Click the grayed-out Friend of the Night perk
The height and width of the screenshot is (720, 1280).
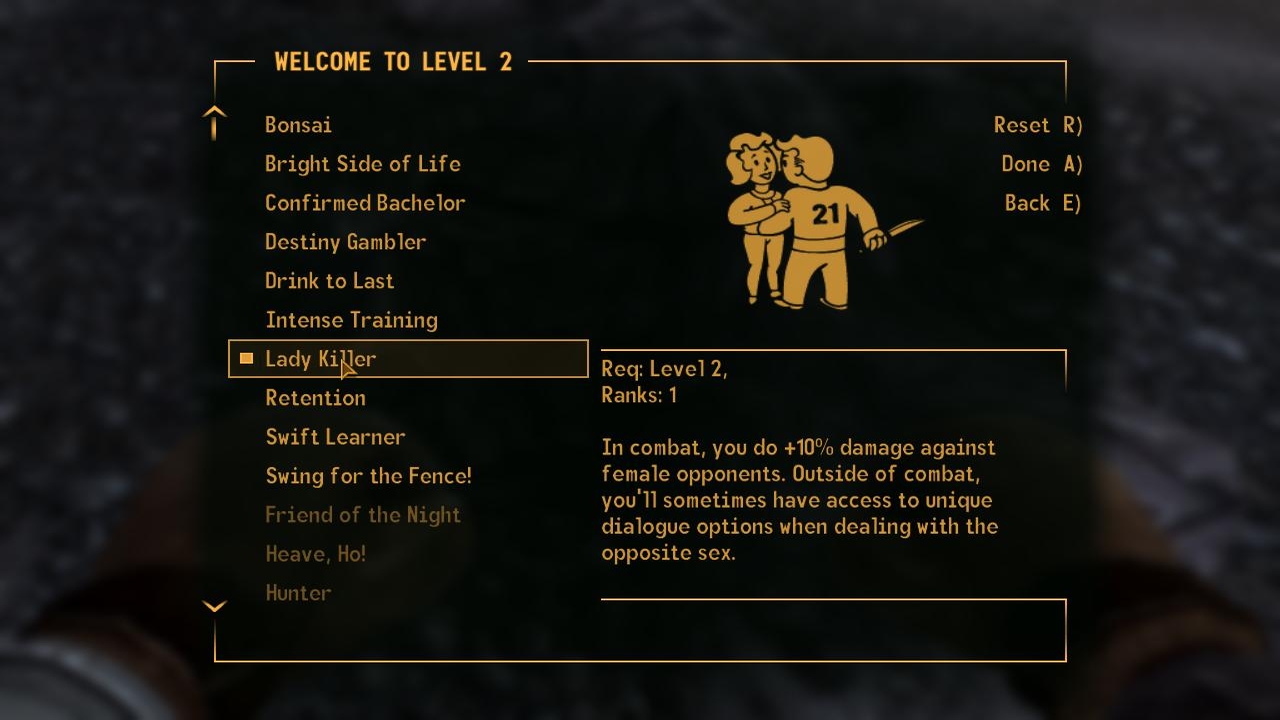363,514
